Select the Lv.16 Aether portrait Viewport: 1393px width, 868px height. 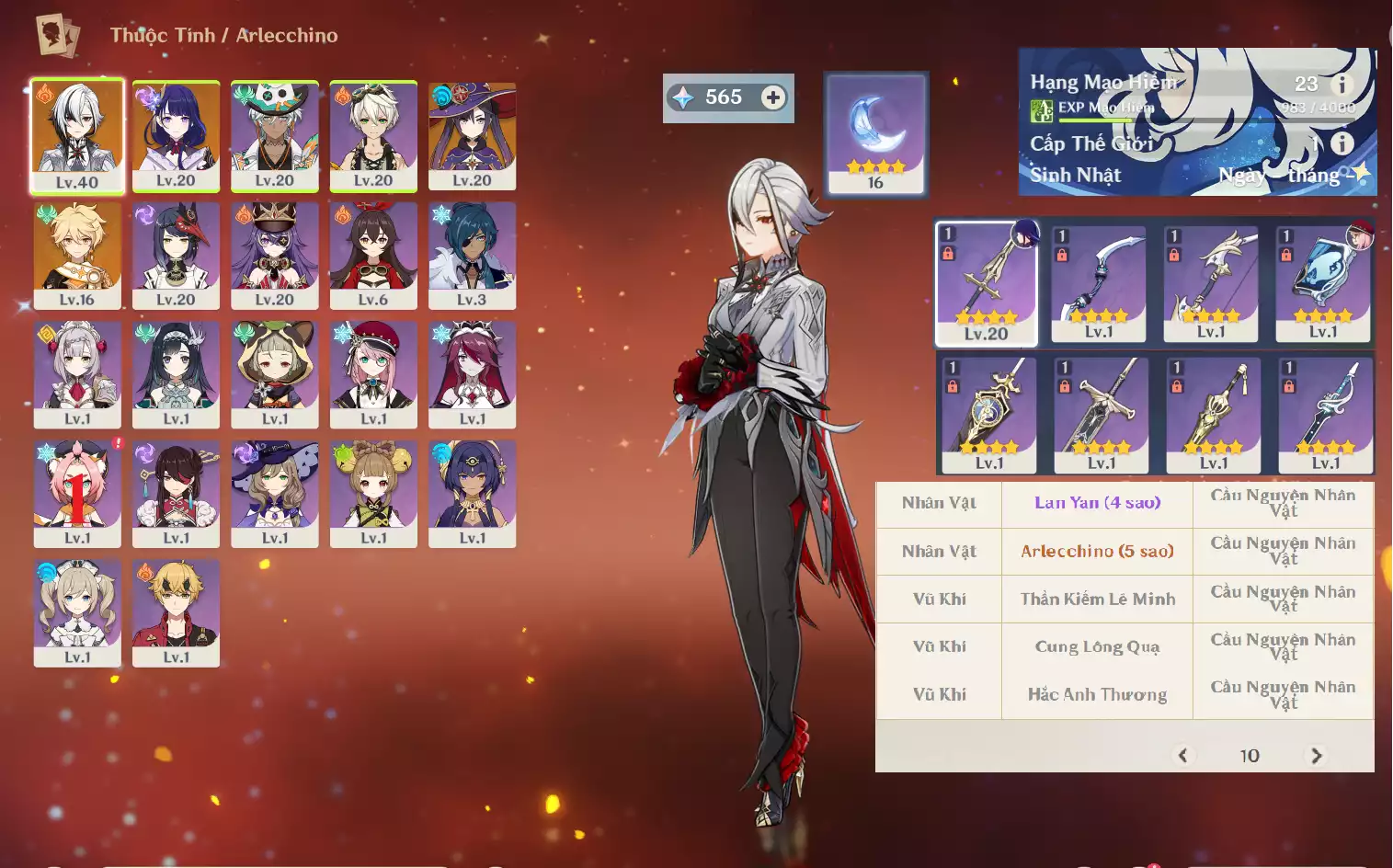[x=77, y=255]
